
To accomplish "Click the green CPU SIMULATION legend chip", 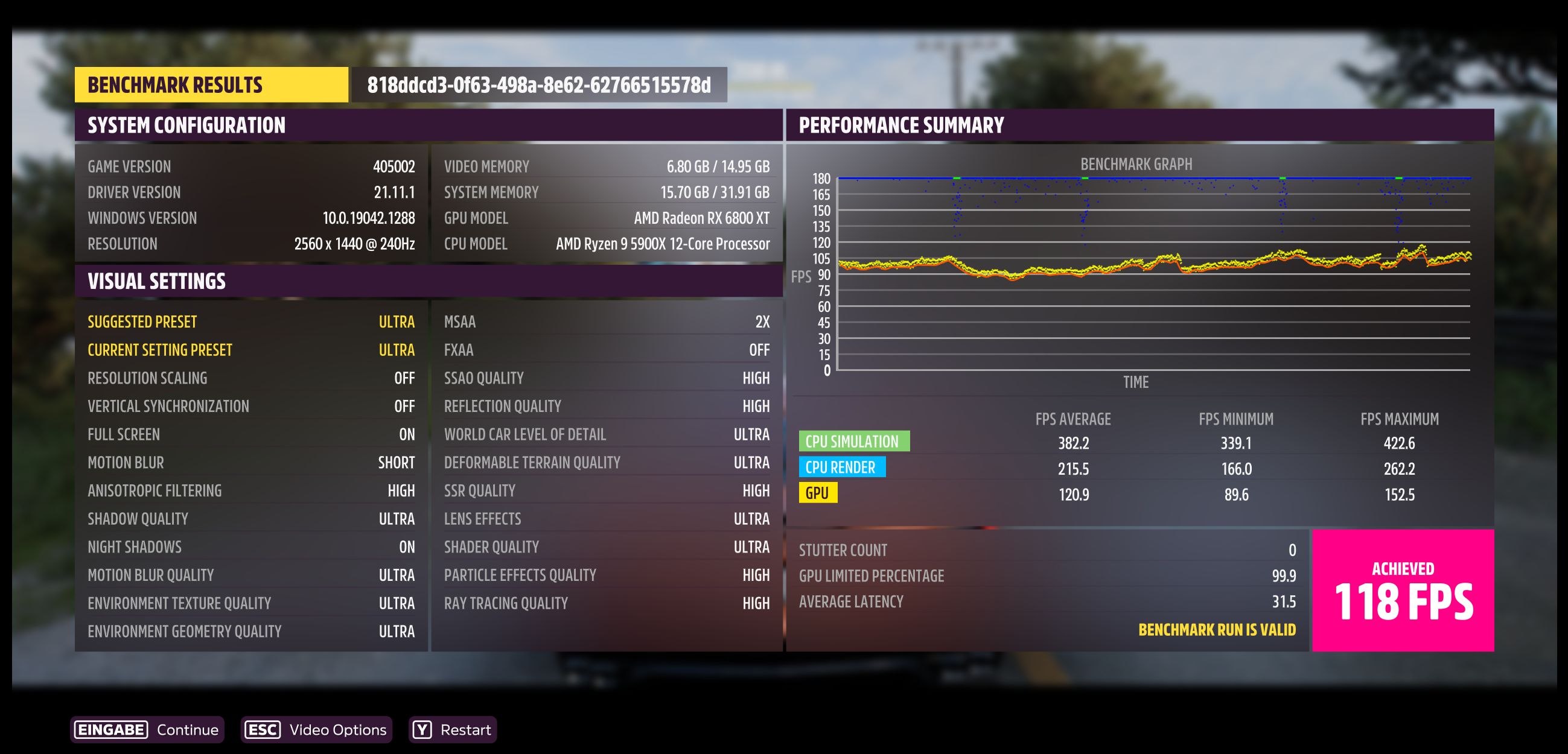I will [x=854, y=441].
